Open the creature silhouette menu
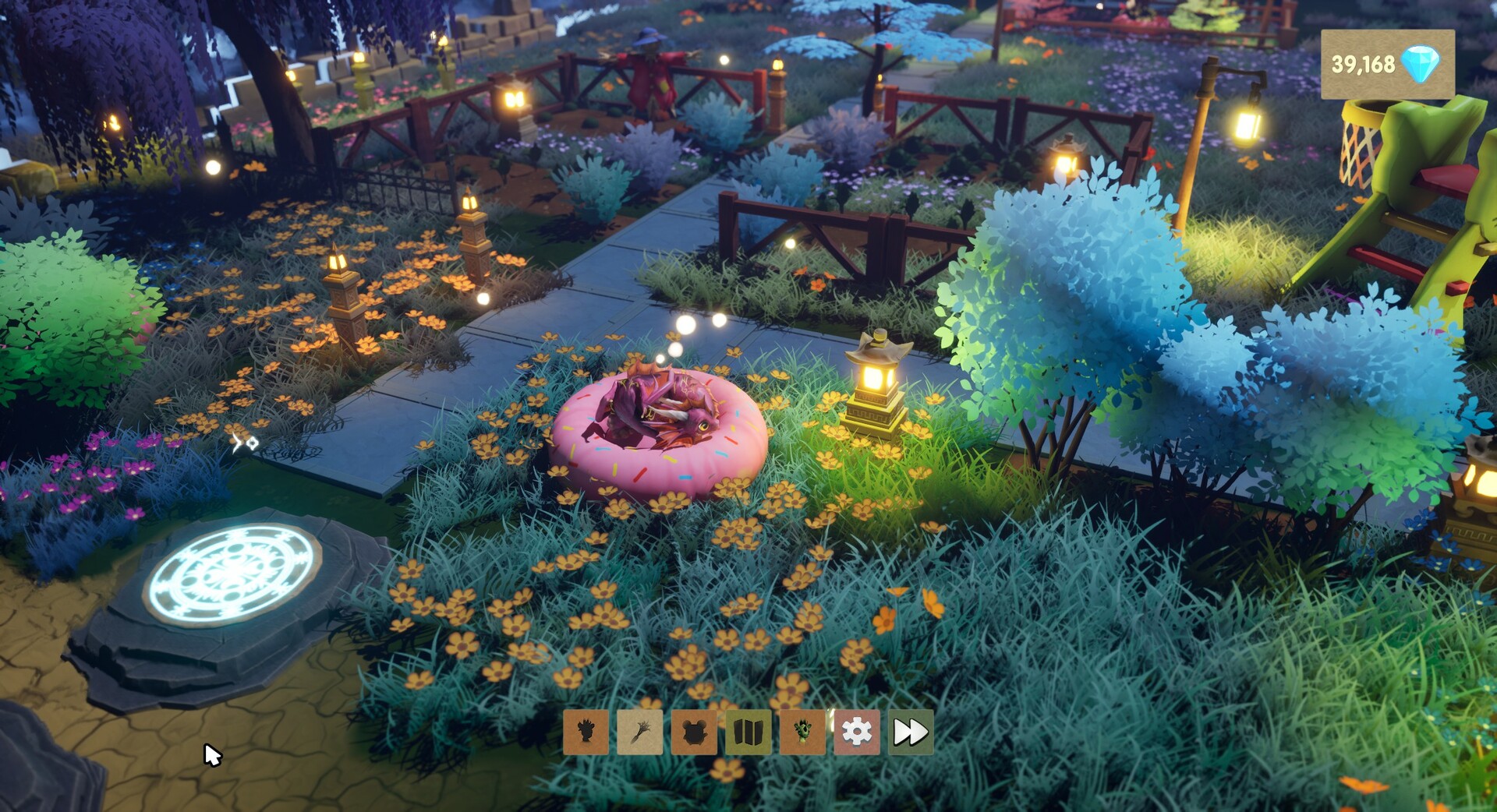 coord(694,733)
